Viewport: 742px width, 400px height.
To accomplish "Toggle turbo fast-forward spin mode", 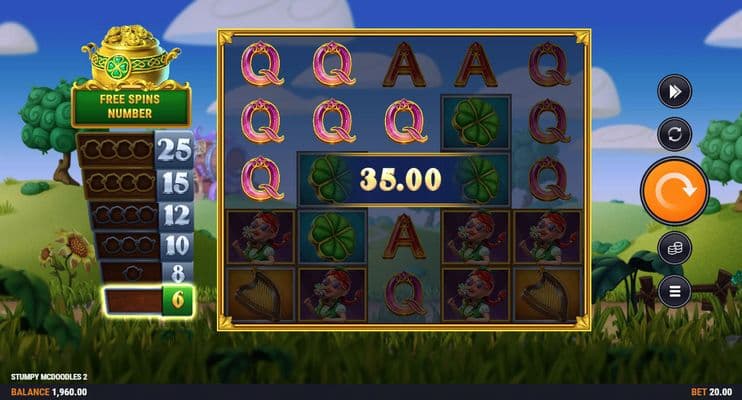I will (x=674, y=92).
